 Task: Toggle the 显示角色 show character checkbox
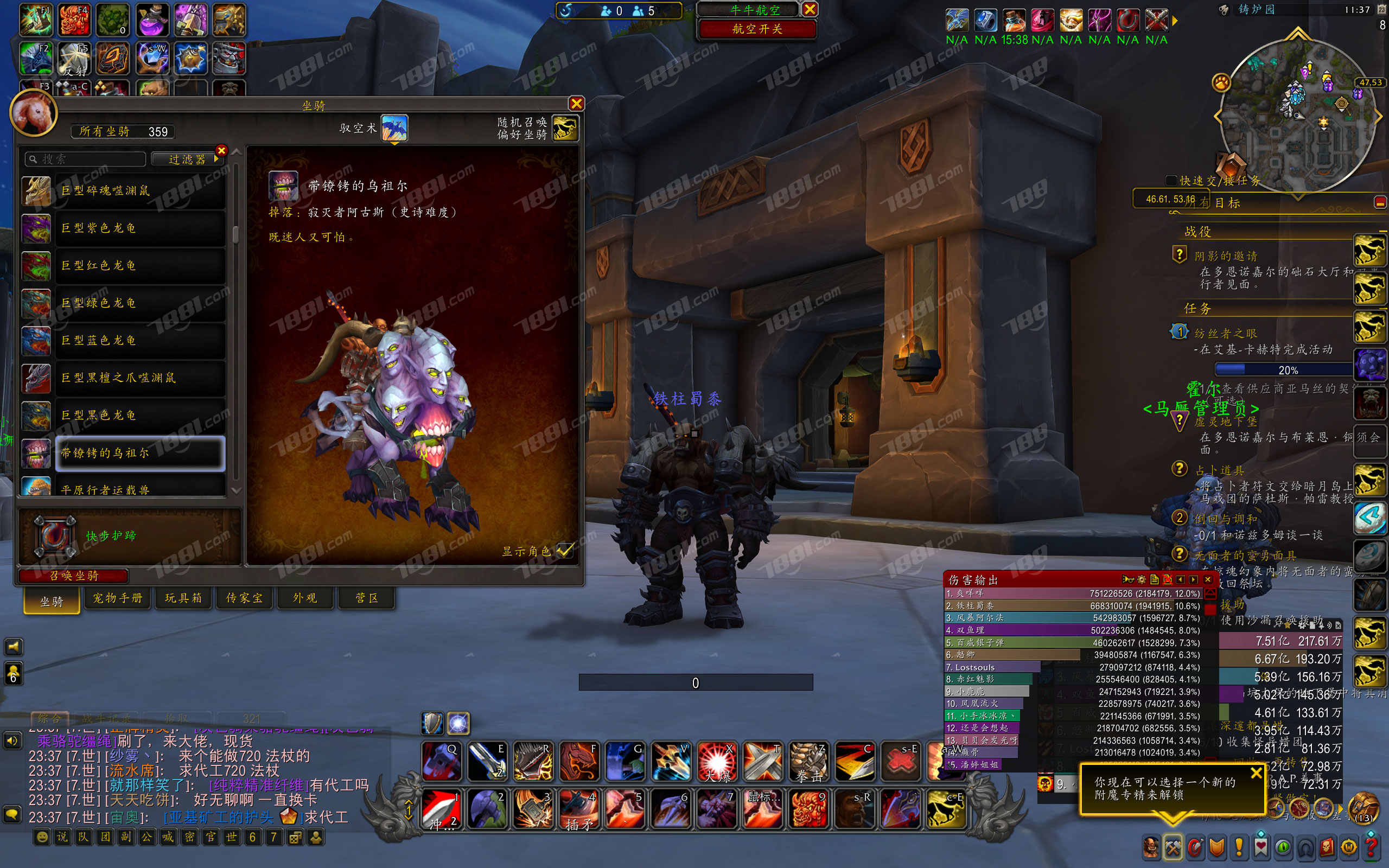tap(565, 550)
